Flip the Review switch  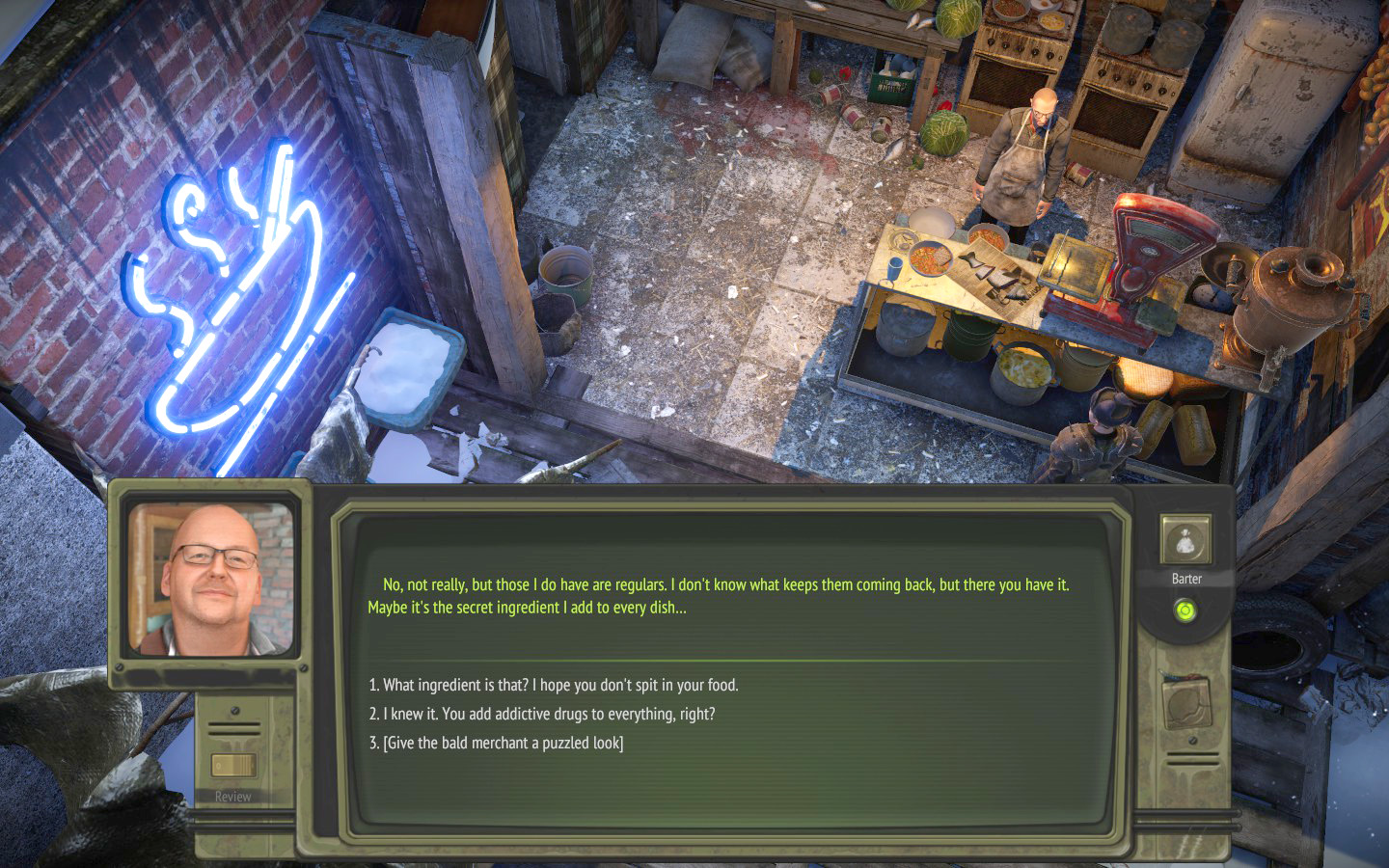[233, 767]
